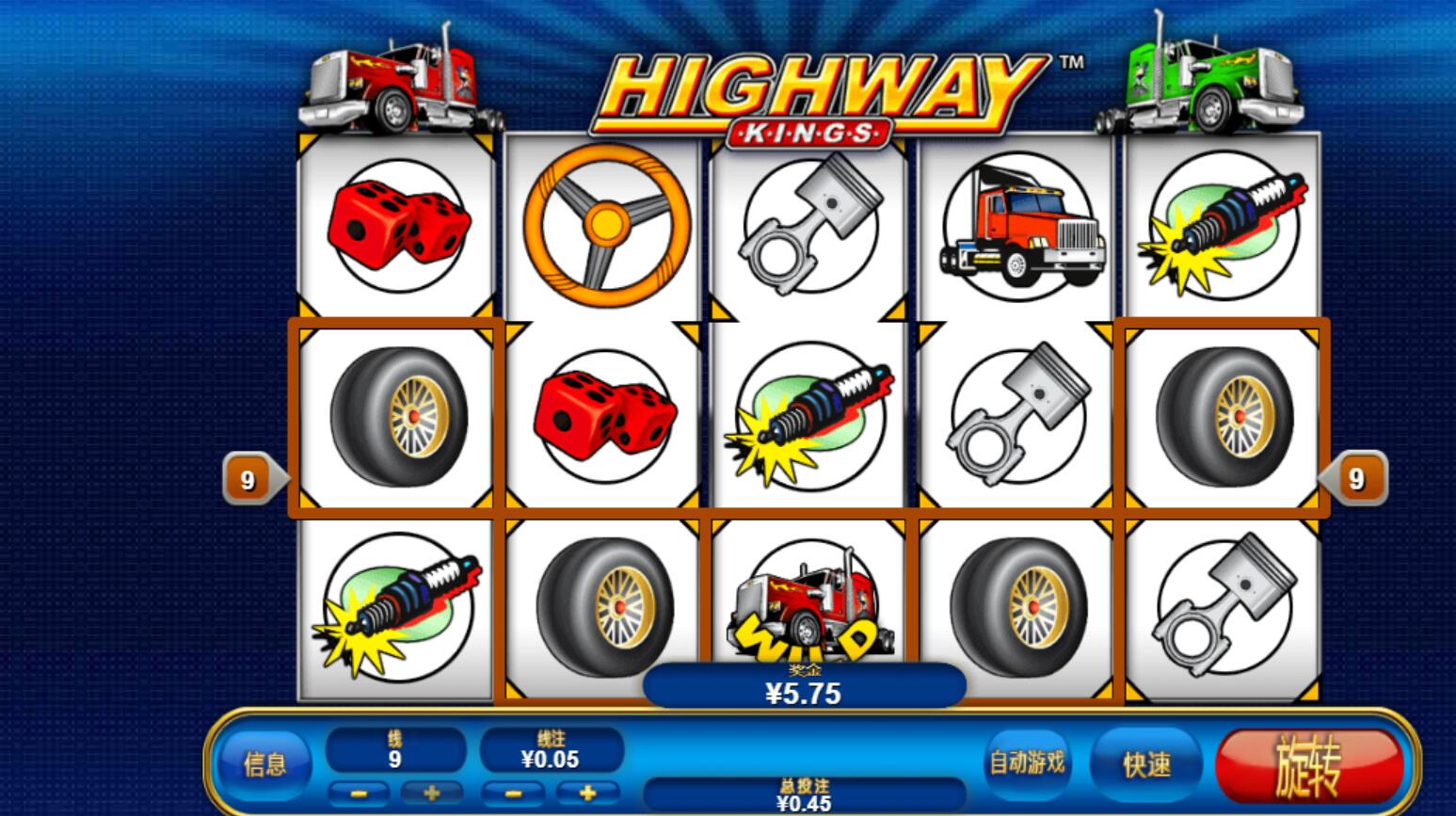Raise the line bet (线注)

pos(587,793)
